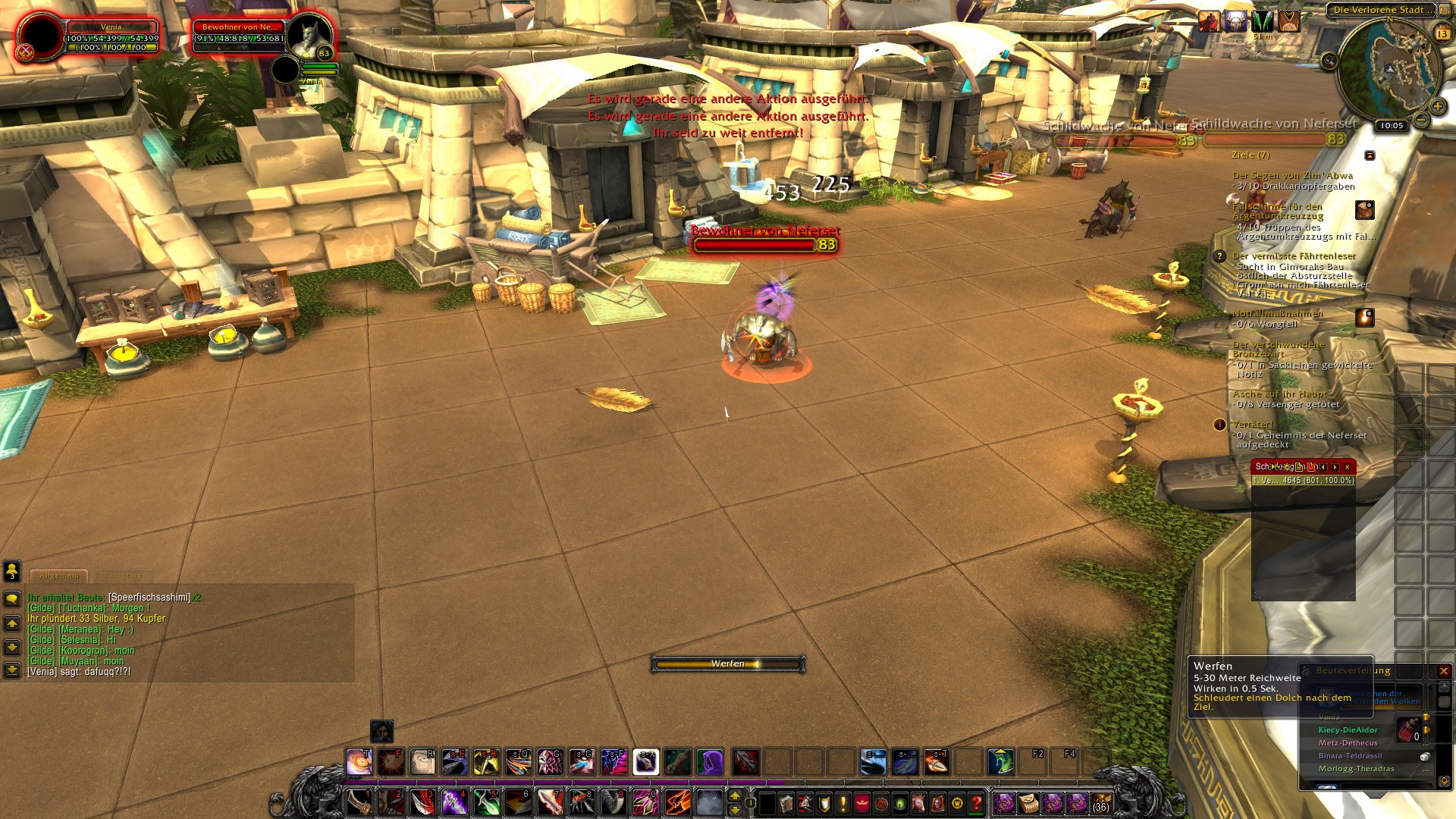The width and height of the screenshot is (1456, 819).
Task: Zoom in on the minimap
Action: tap(1437, 106)
